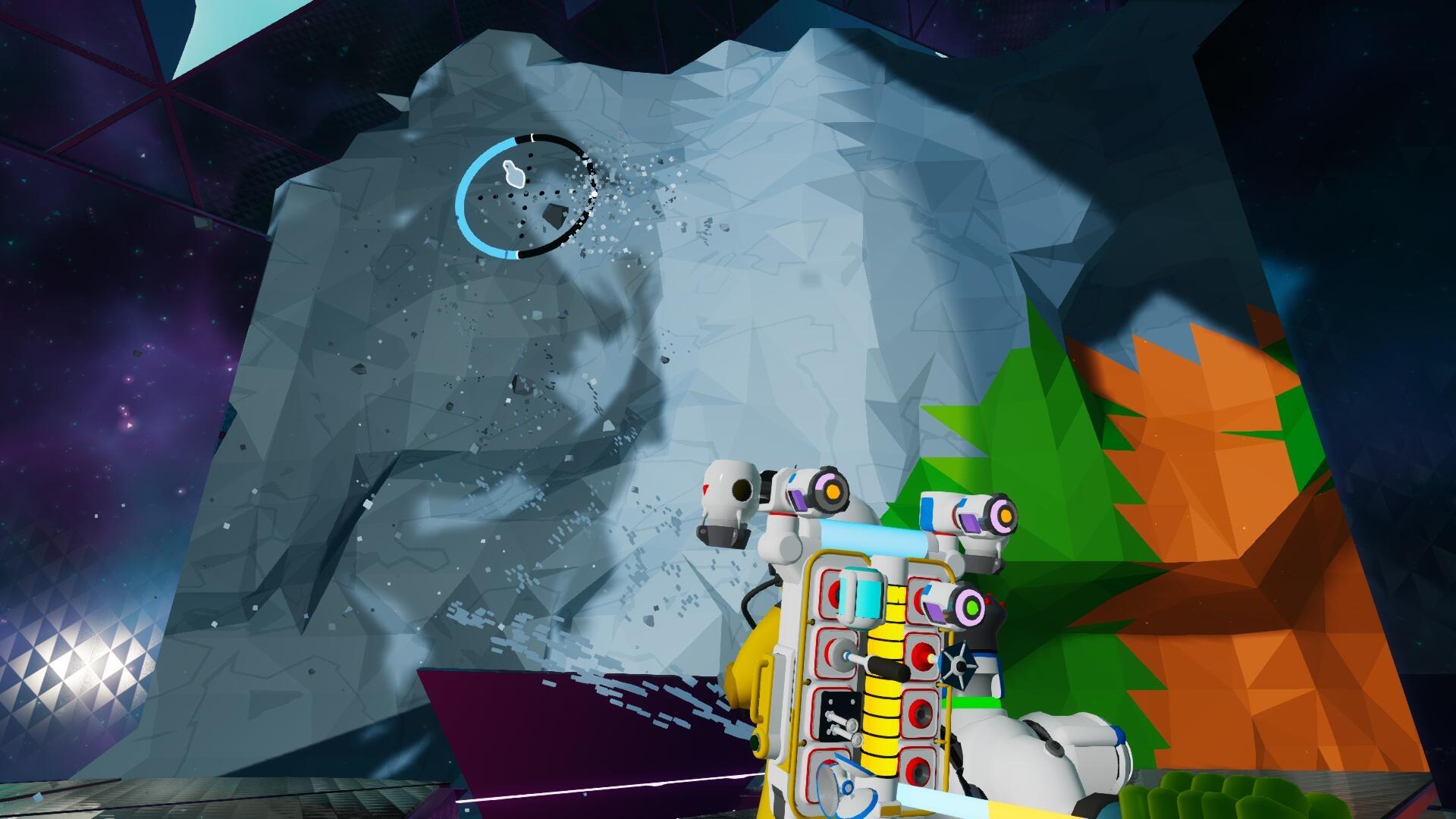Grab the green-lens terrain analyzer attachment
1456x819 pixels.
click(971, 607)
